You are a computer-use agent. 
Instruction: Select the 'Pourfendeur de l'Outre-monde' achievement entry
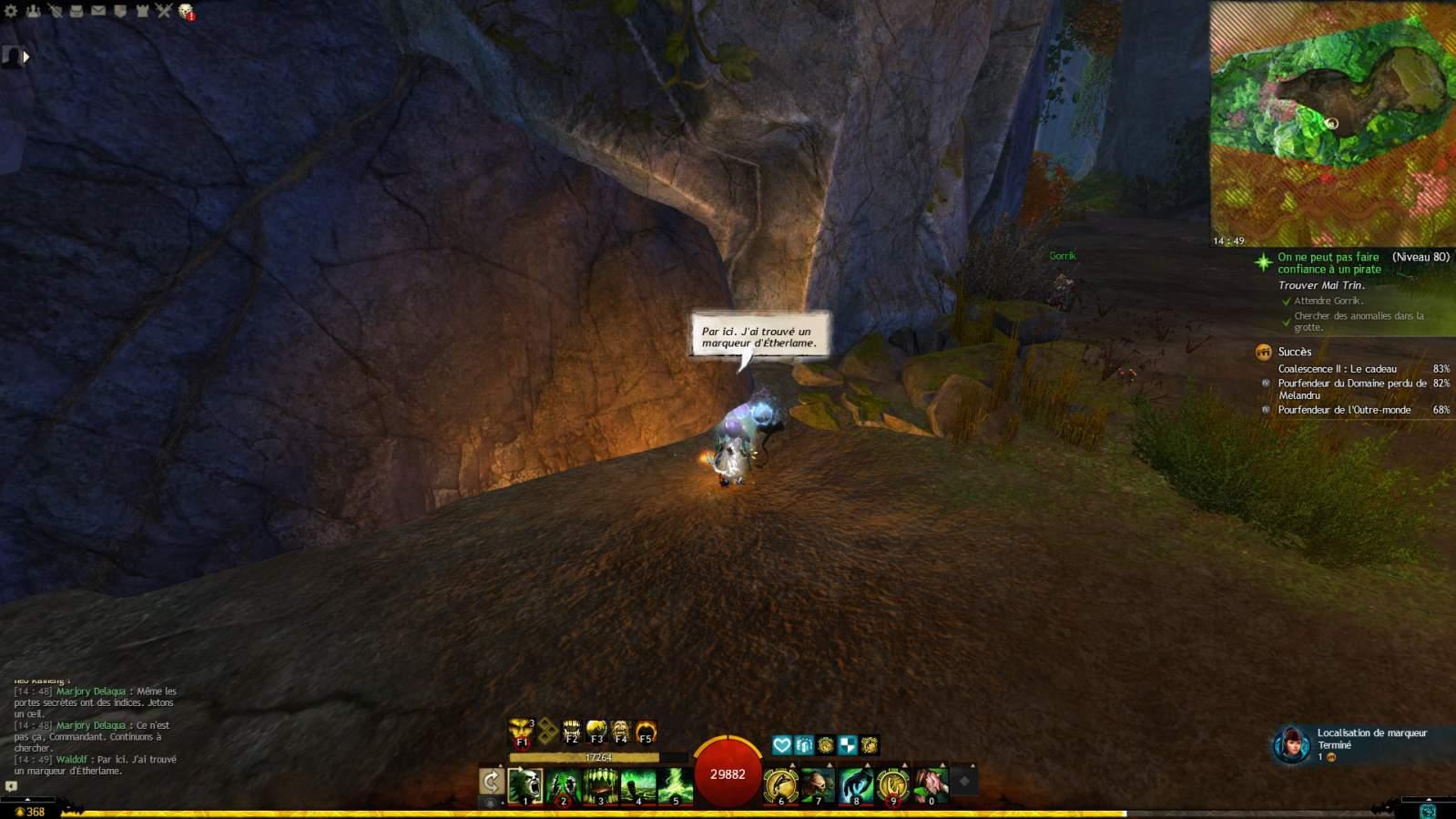(x=1343, y=410)
